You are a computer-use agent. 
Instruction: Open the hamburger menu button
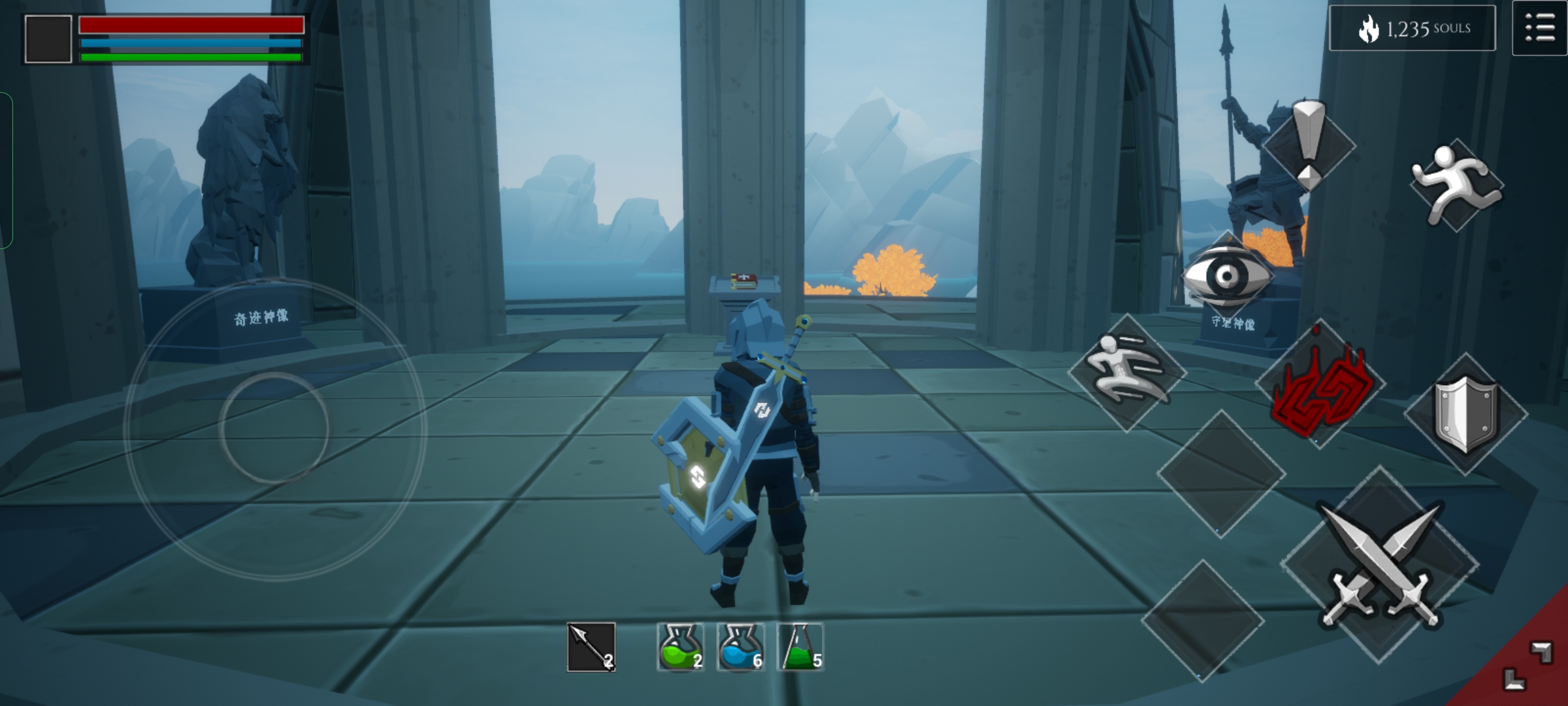point(1539,29)
